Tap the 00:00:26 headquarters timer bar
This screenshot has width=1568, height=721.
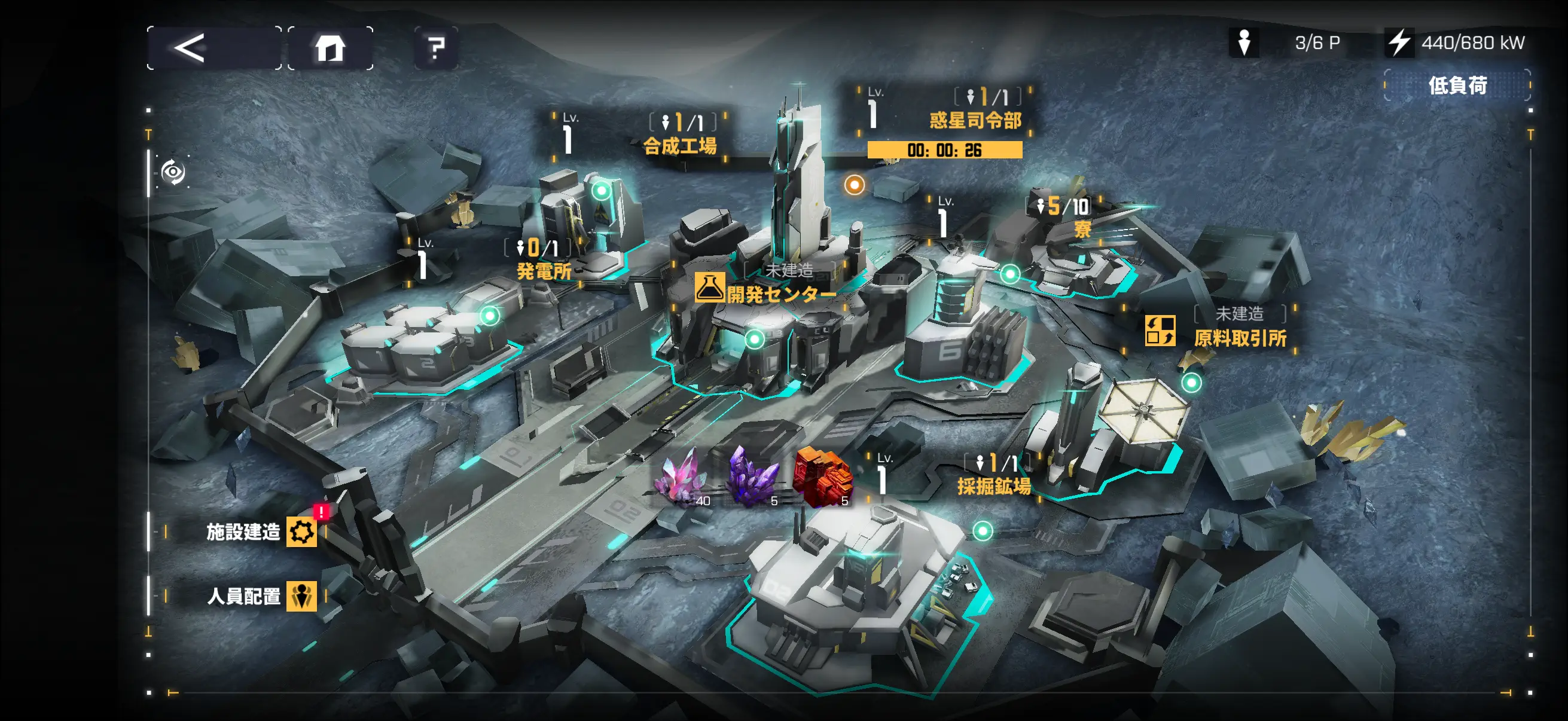coord(944,149)
